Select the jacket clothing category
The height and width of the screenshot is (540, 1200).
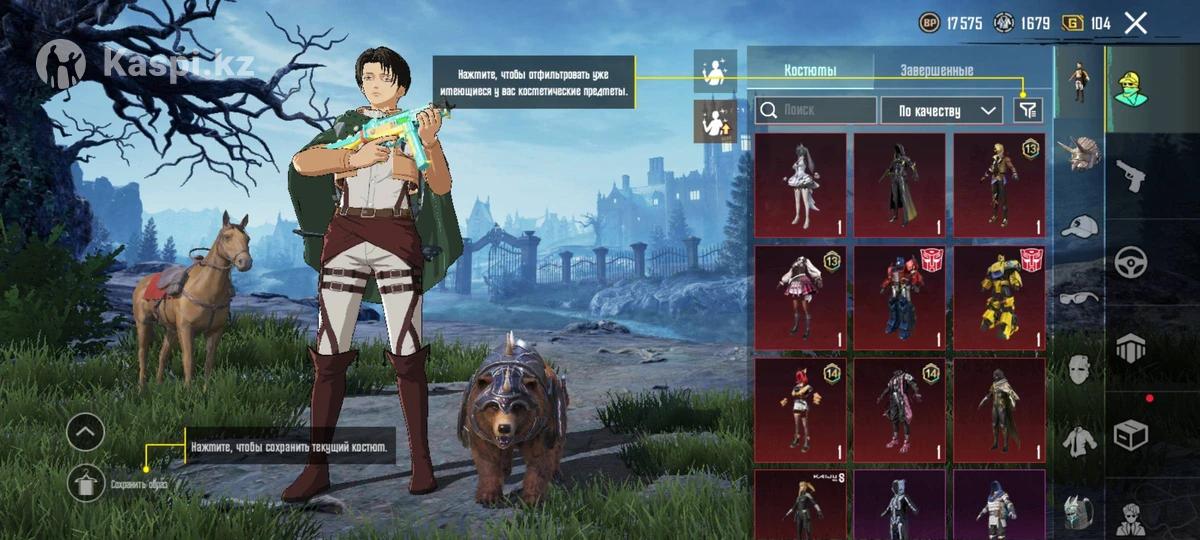click(x=1078, y=440)
